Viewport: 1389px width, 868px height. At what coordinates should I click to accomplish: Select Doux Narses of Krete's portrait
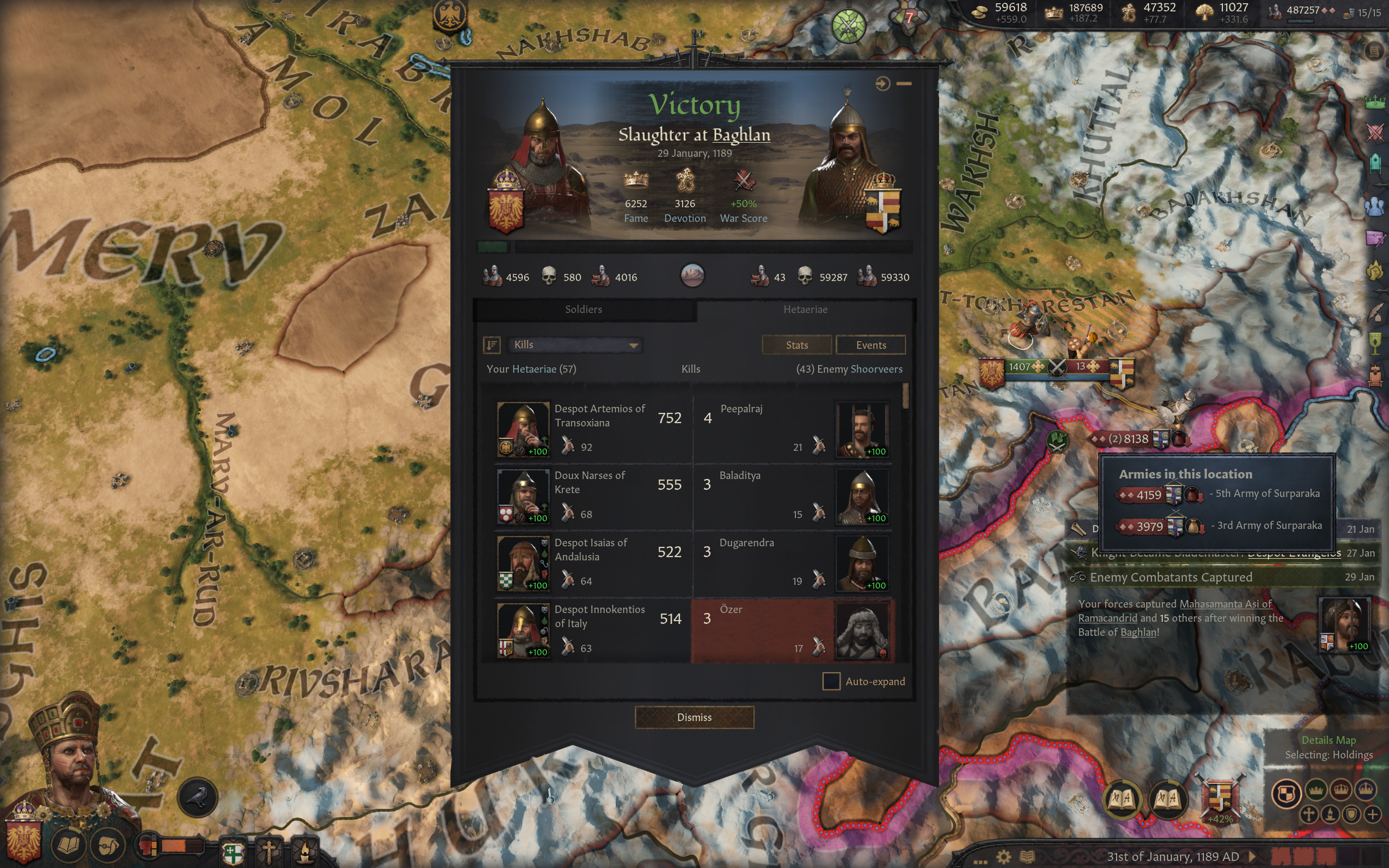click(523, 496)
